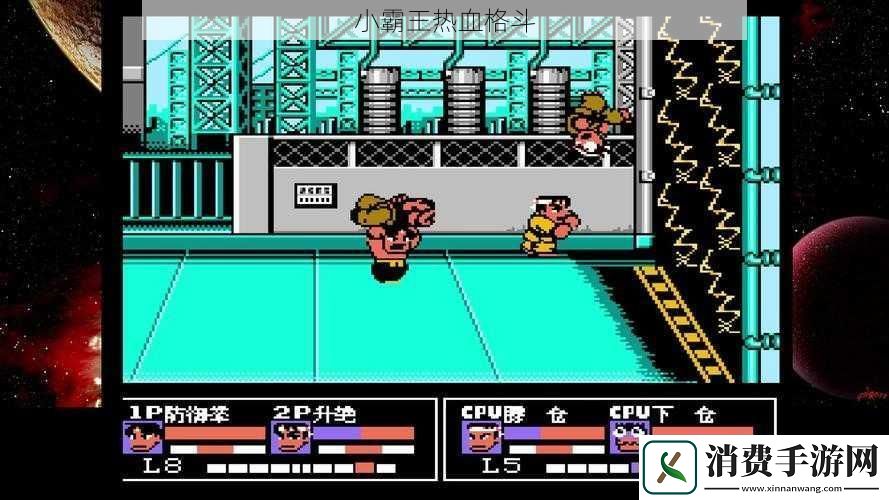Click the first CPU fighter portrait with headband
The height and width of the screenshot is (500, 889).
click(x=480, y=438)
